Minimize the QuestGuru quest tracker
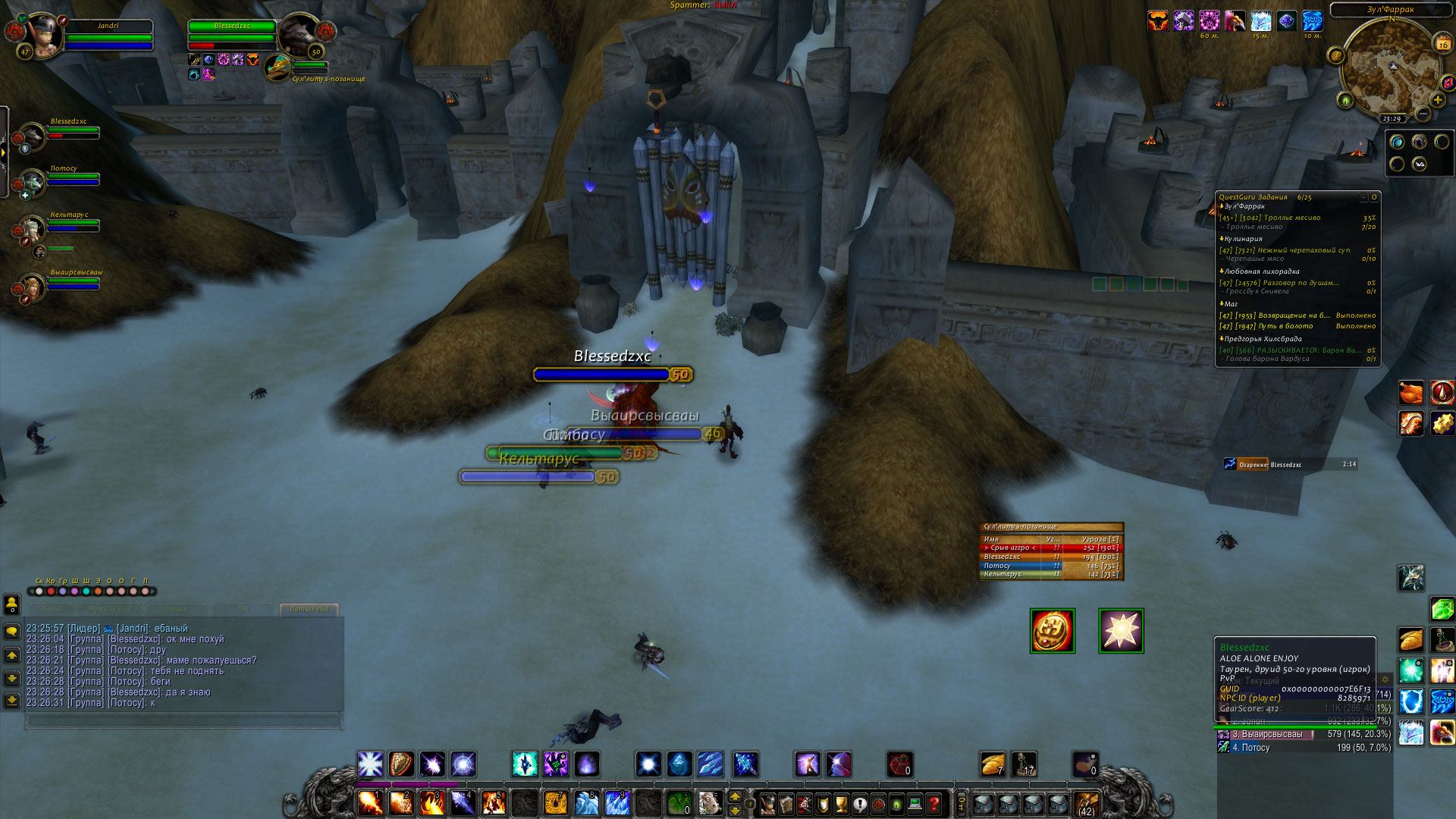The width and height of the screenshot is (1456, 819). click(1363, 197)
